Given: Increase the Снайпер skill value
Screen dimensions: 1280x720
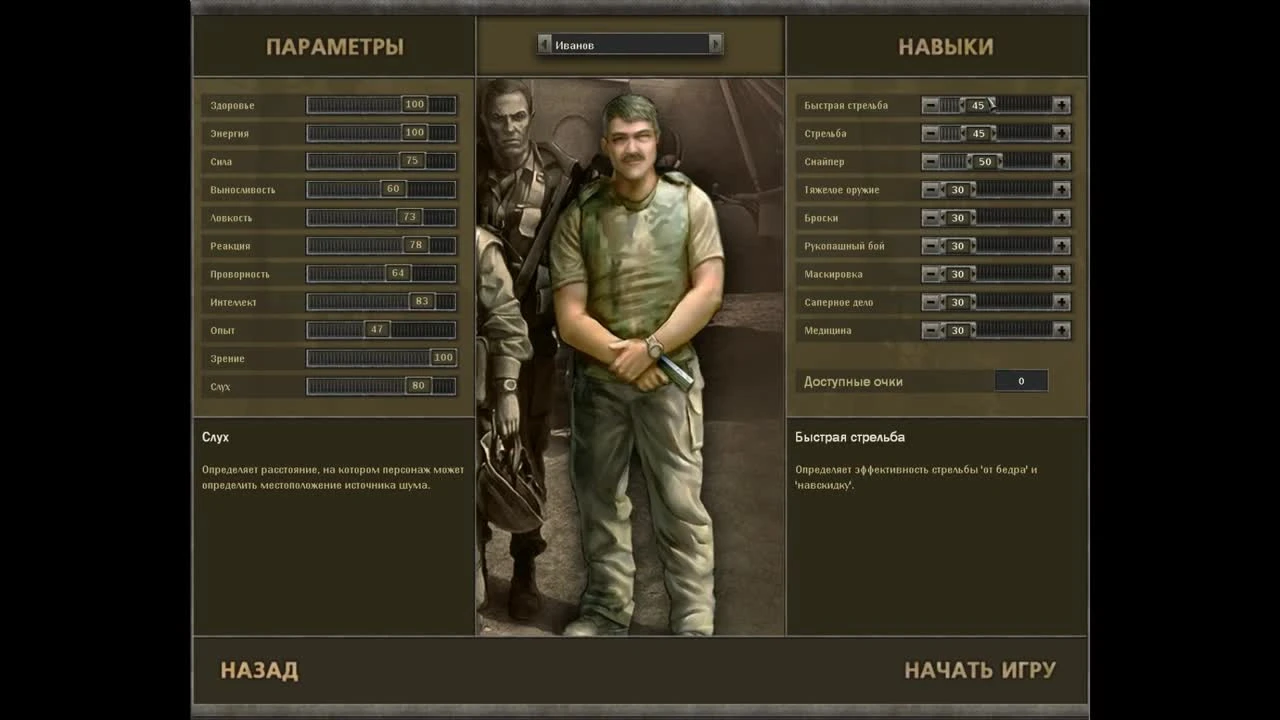Looking at the screenshot, I should [1060, 160].
